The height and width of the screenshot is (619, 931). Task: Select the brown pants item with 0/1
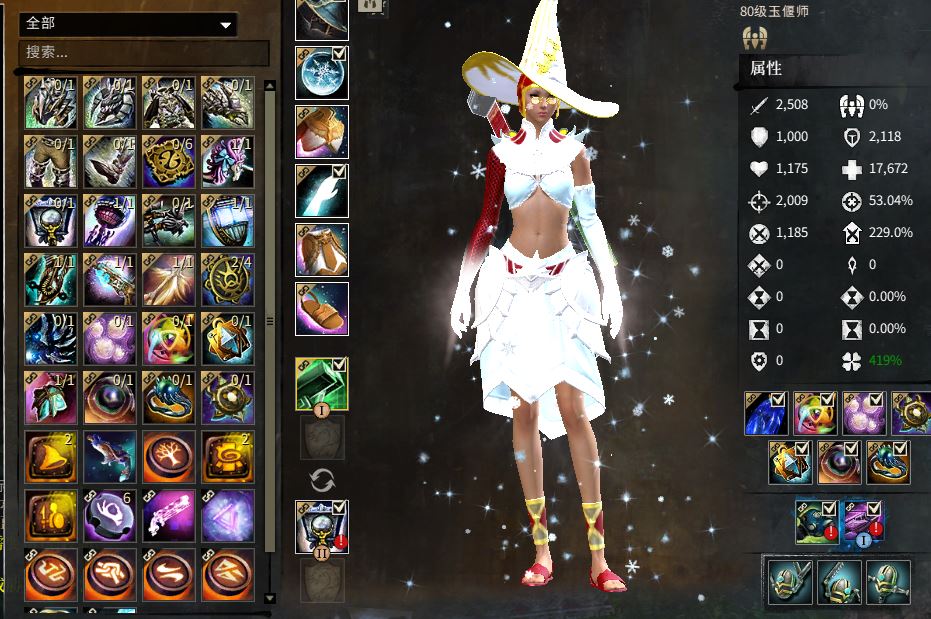coord(49,161)
